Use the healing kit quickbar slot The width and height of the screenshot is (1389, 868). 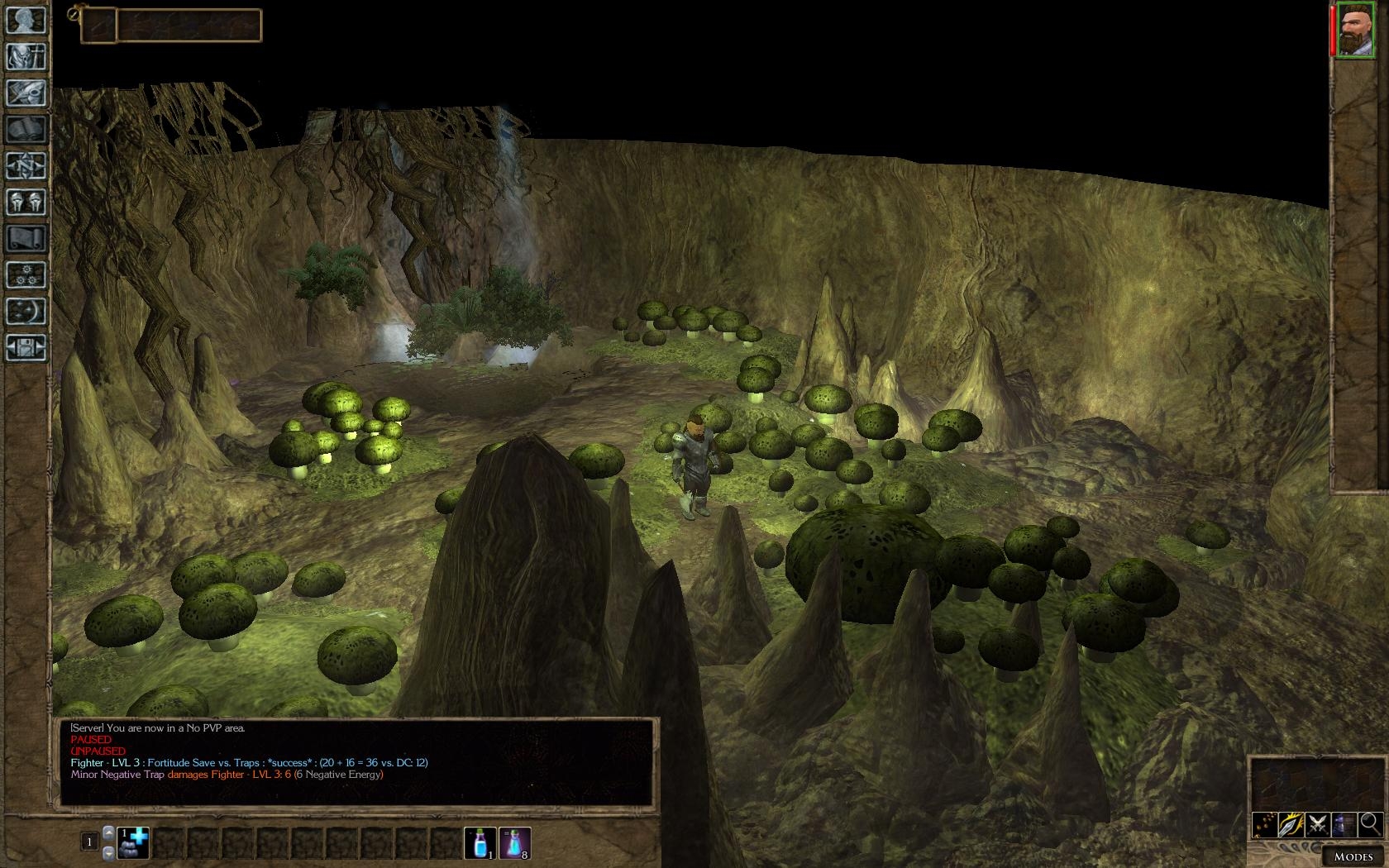point(134,842)
